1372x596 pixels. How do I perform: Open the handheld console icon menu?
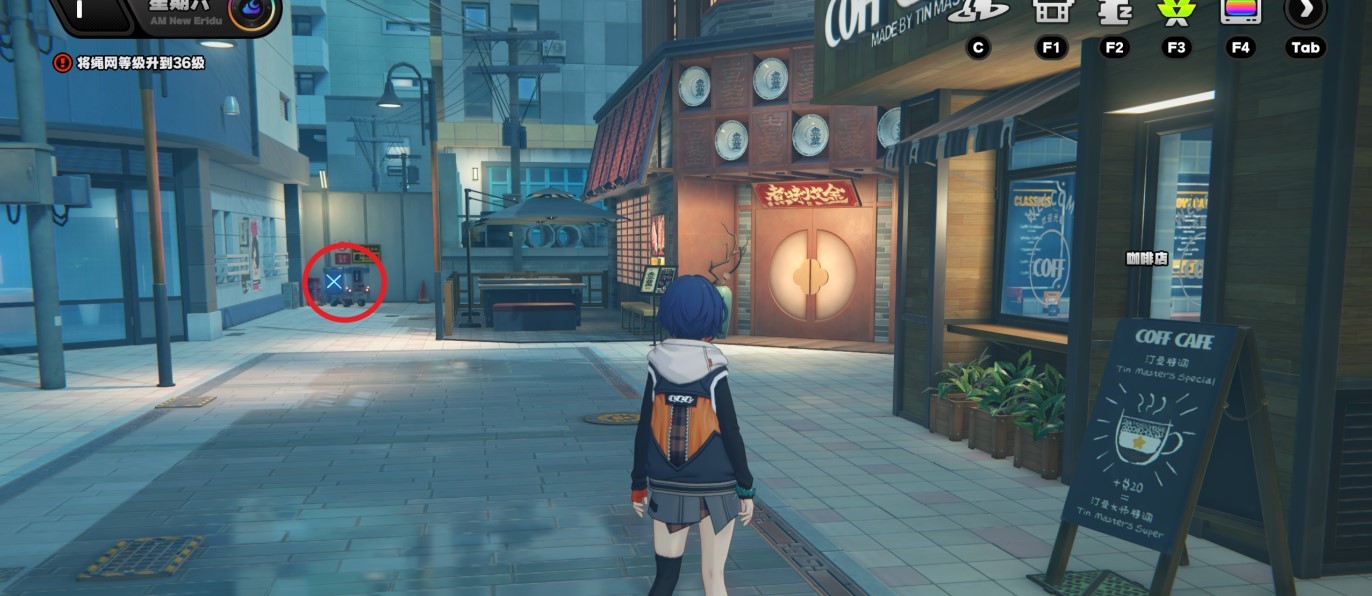tap(1050, 10)
